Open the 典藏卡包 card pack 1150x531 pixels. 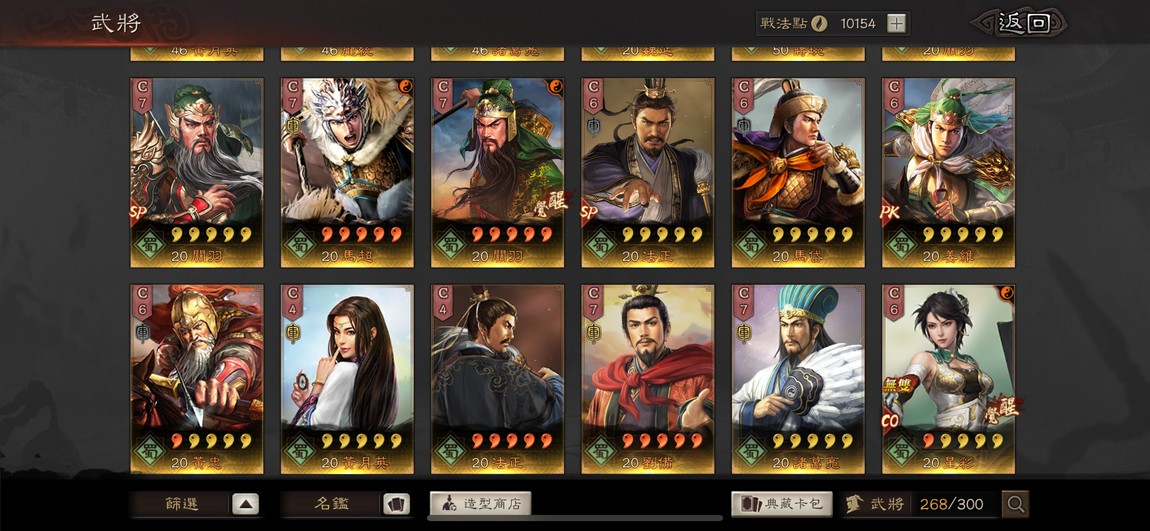(782, 504)
